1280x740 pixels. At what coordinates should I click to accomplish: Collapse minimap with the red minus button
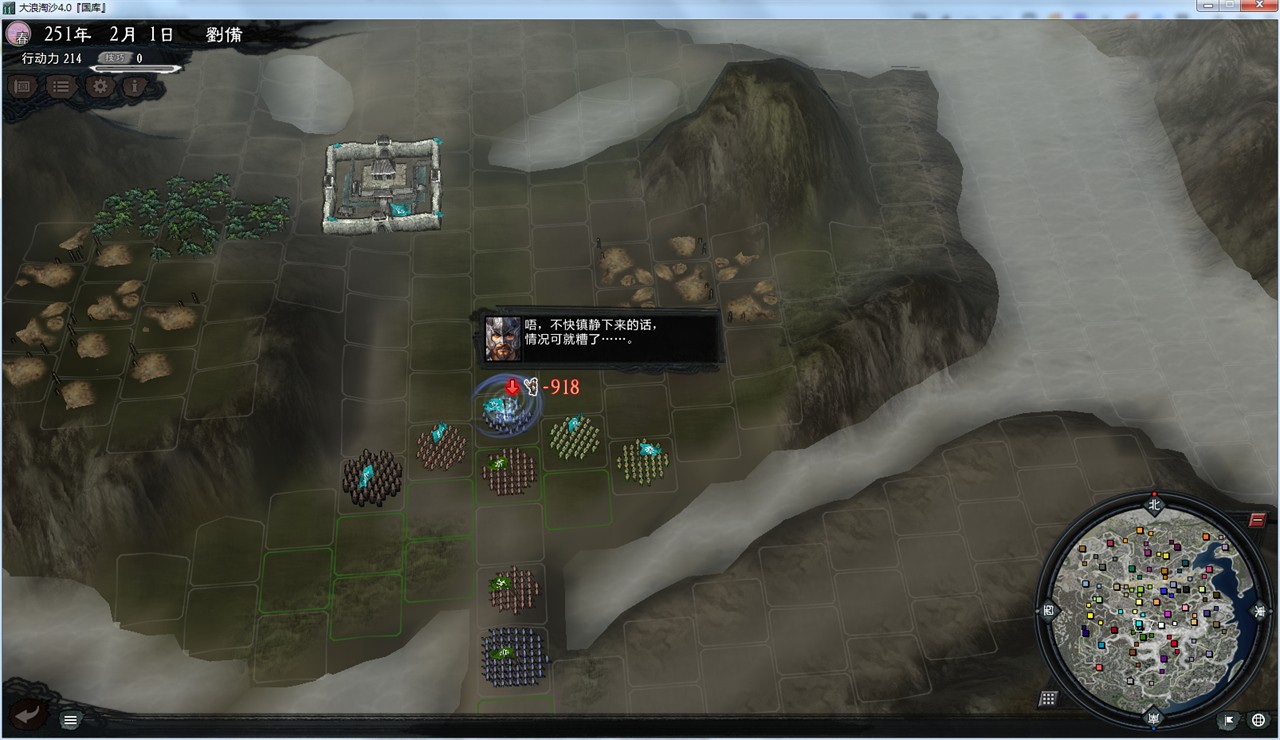[x=1258, y=520]
